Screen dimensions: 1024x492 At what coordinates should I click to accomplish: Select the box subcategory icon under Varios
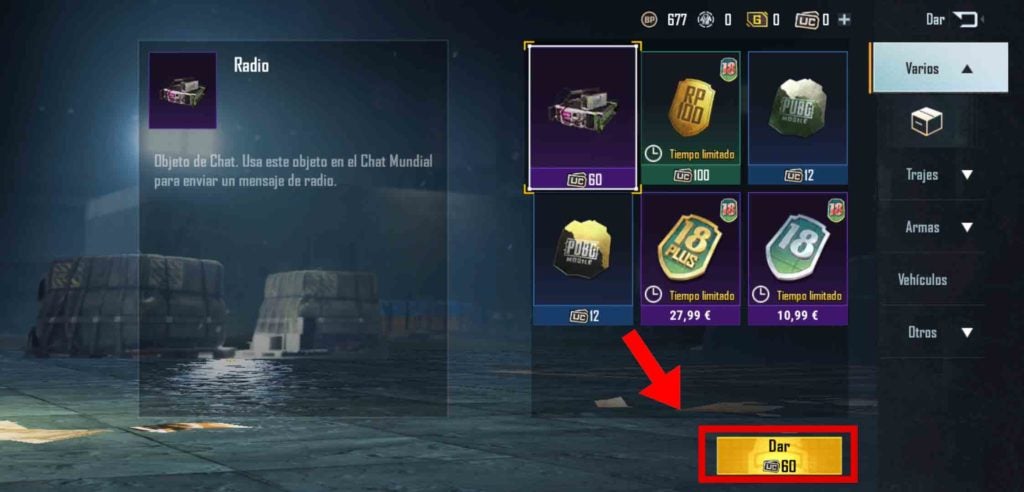(926, 122)
